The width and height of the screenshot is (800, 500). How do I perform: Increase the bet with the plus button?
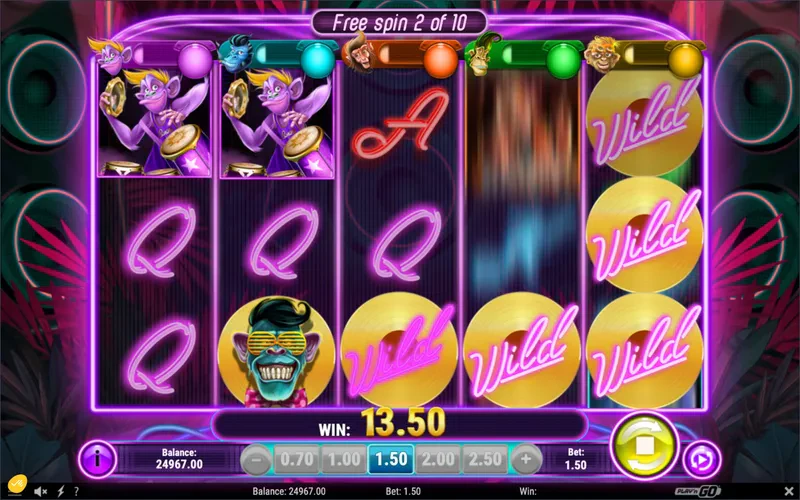click(526, 460)
